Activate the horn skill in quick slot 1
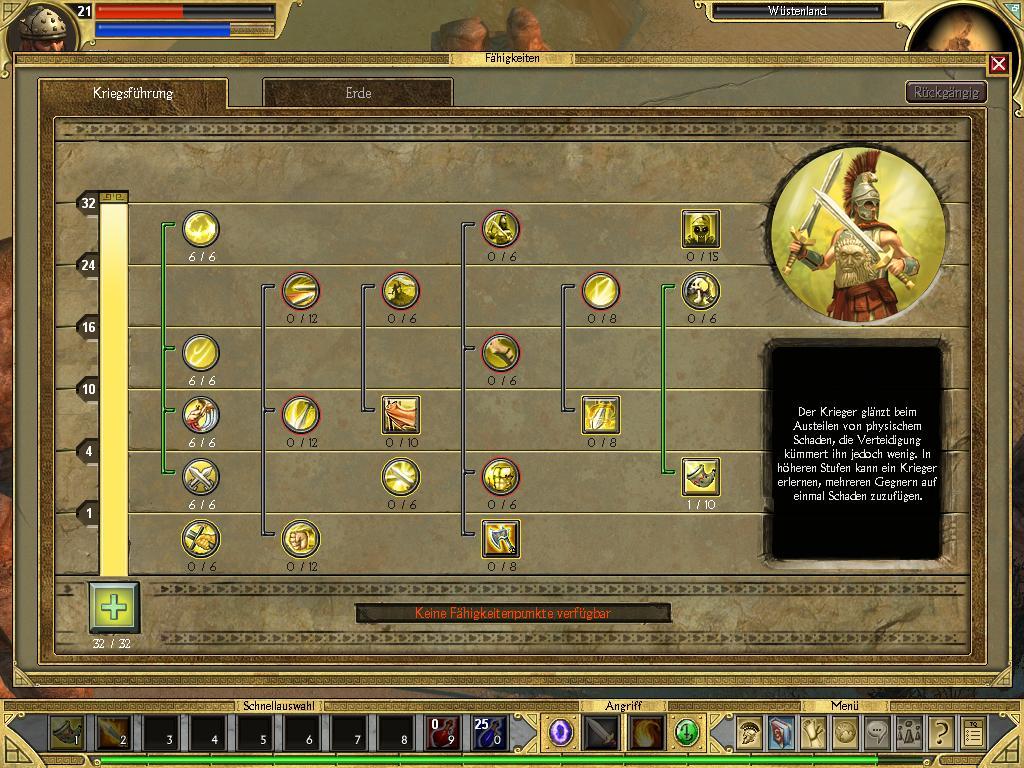Image resolution: width=1024 pixels, height=768 pixels. click(x=67, y=734)
